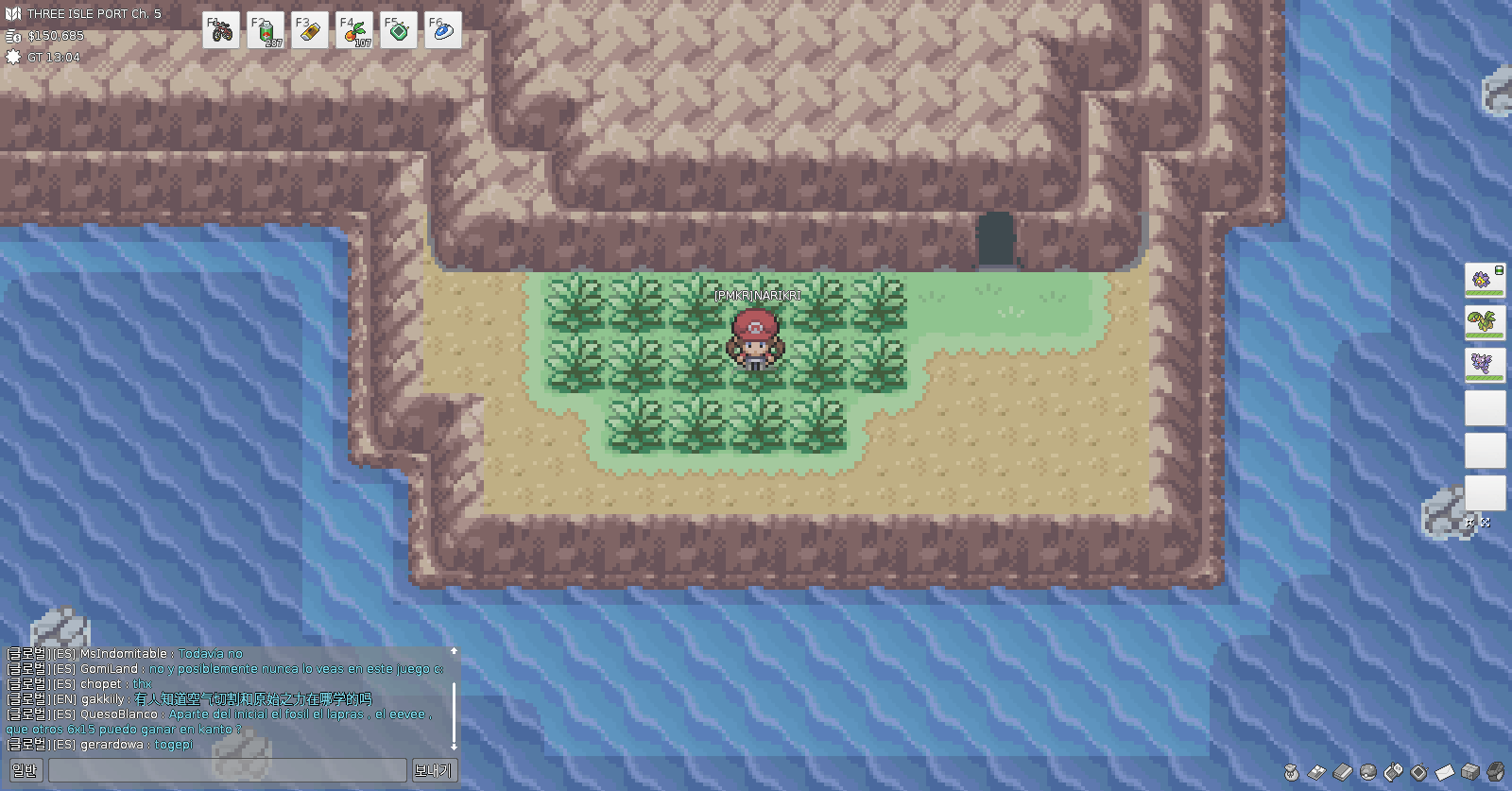
Task: Click the Poké Ball menu icon
Action: point(1368,772)
